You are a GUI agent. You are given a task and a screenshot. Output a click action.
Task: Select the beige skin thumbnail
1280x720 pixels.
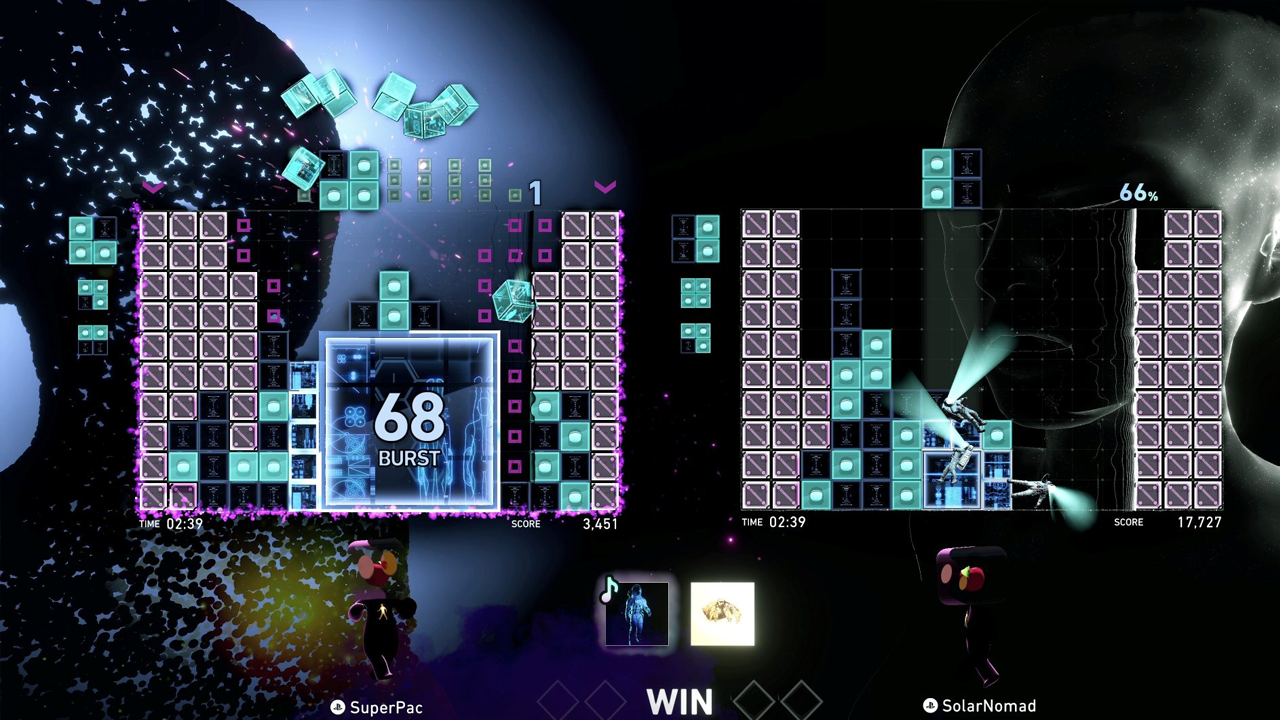(x=722, y=613)
